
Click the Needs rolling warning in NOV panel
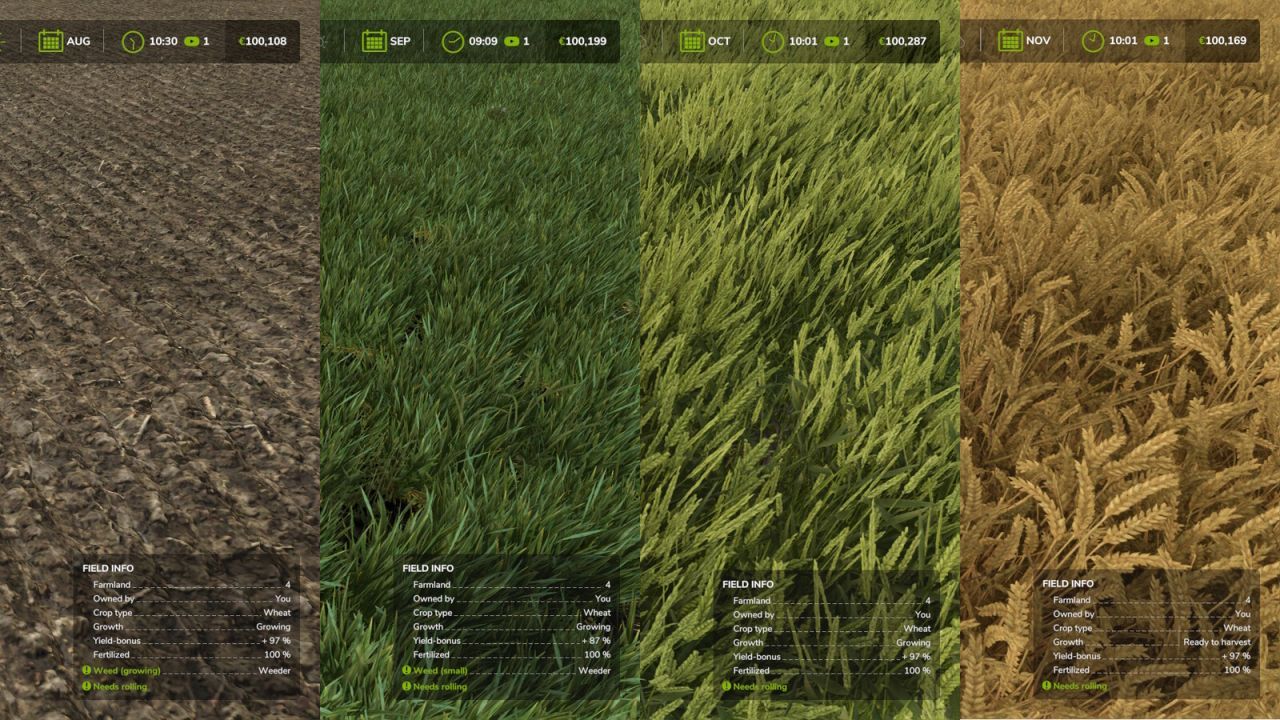pyautogui.click(x=1074, y=686)
